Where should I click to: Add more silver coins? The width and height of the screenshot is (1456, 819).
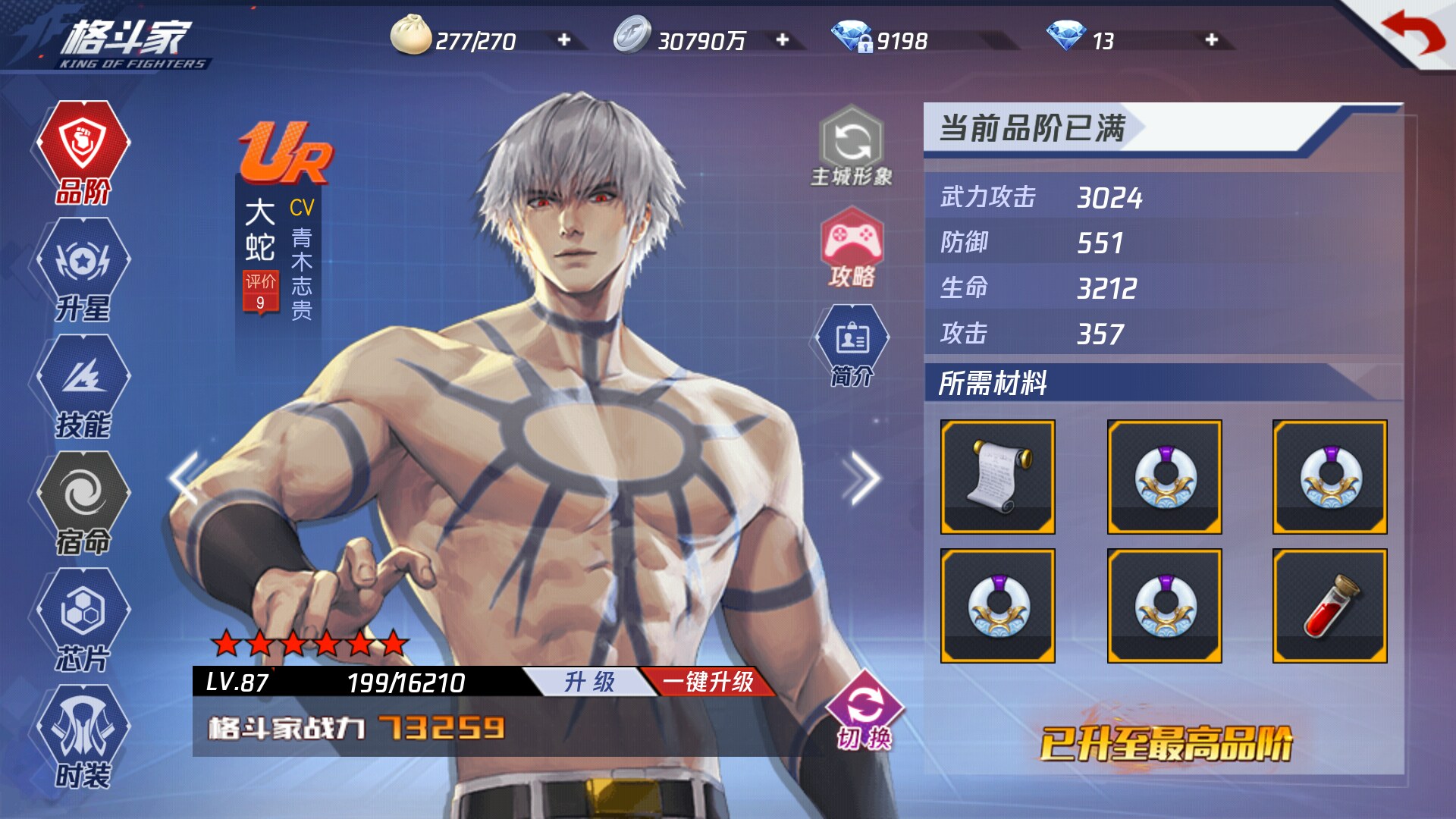782,40
